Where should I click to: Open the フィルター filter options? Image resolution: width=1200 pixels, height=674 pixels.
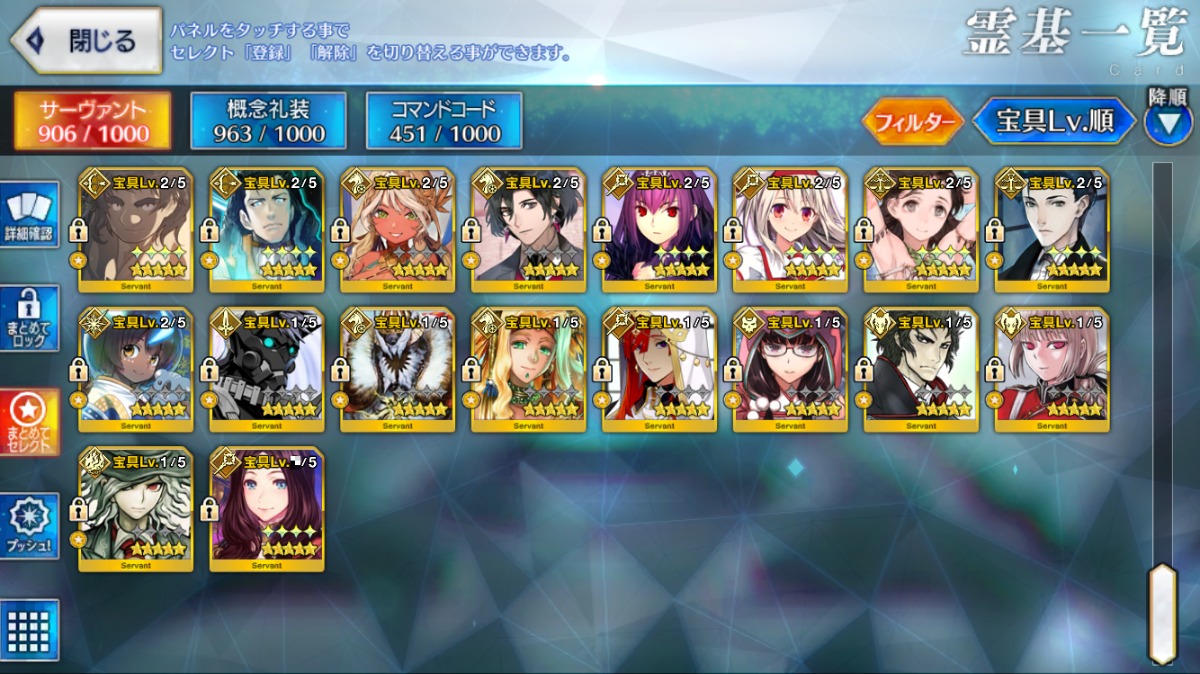[912, 122]
